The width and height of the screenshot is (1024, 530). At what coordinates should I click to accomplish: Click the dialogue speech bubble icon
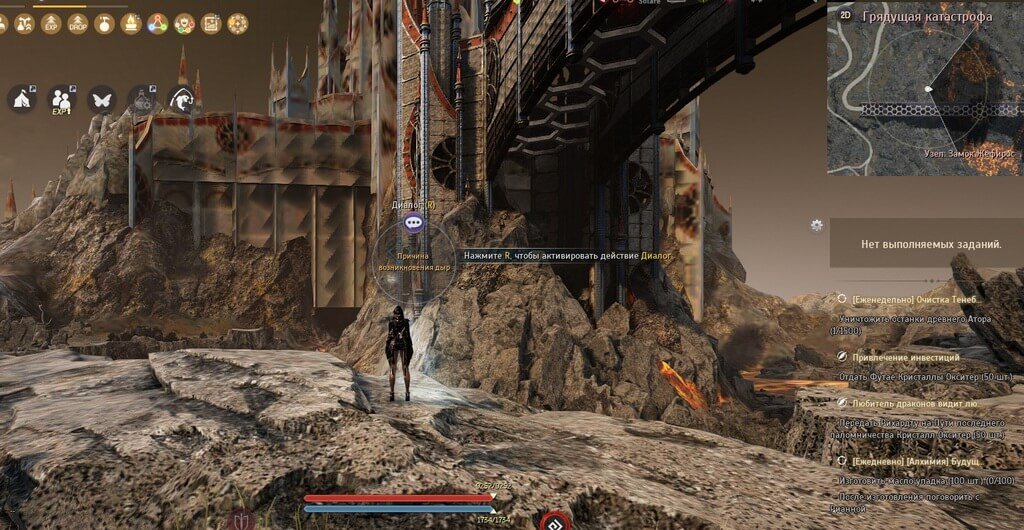(413, 223)
